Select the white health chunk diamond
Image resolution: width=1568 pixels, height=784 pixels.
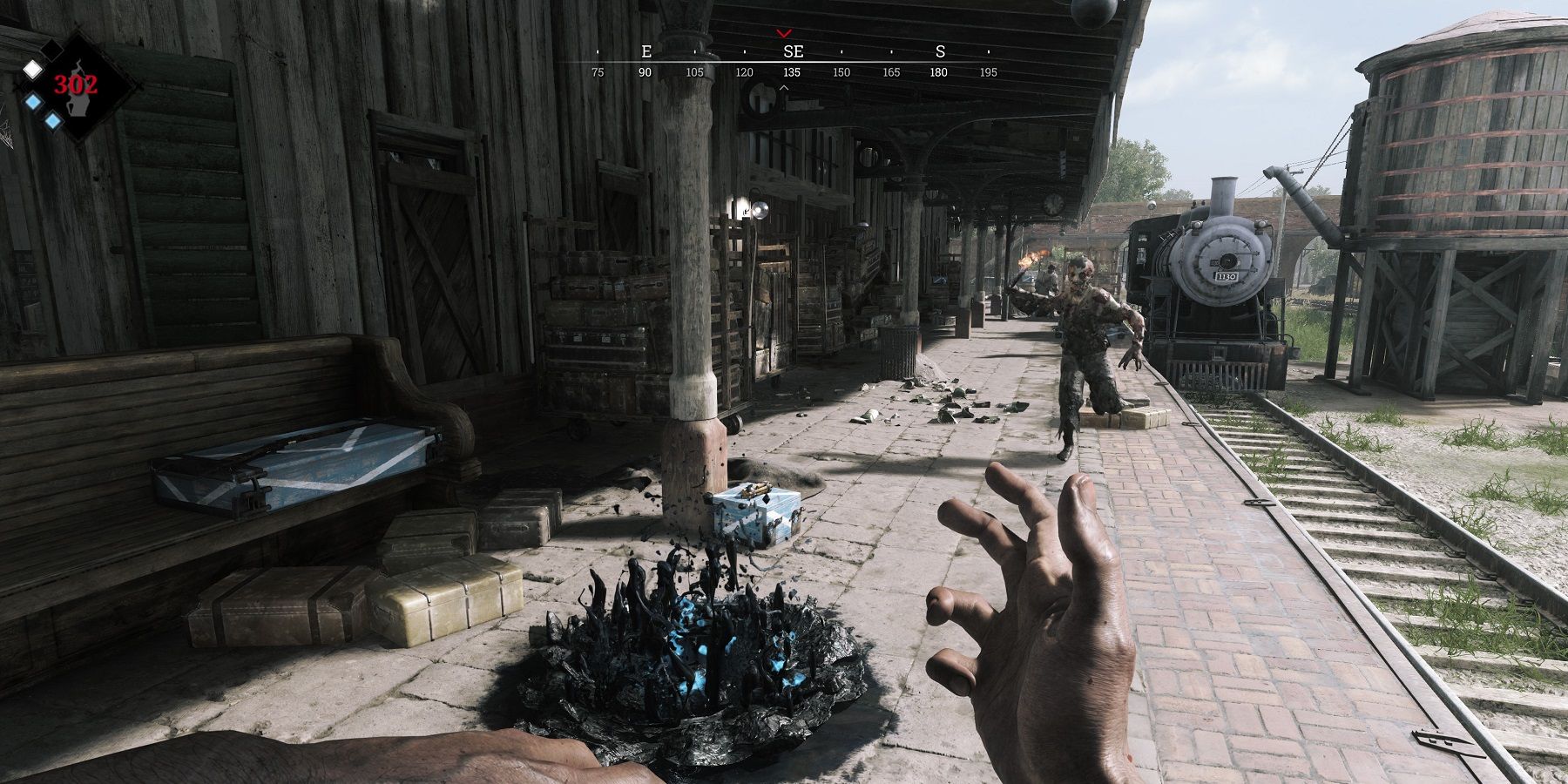coord(32,70)
